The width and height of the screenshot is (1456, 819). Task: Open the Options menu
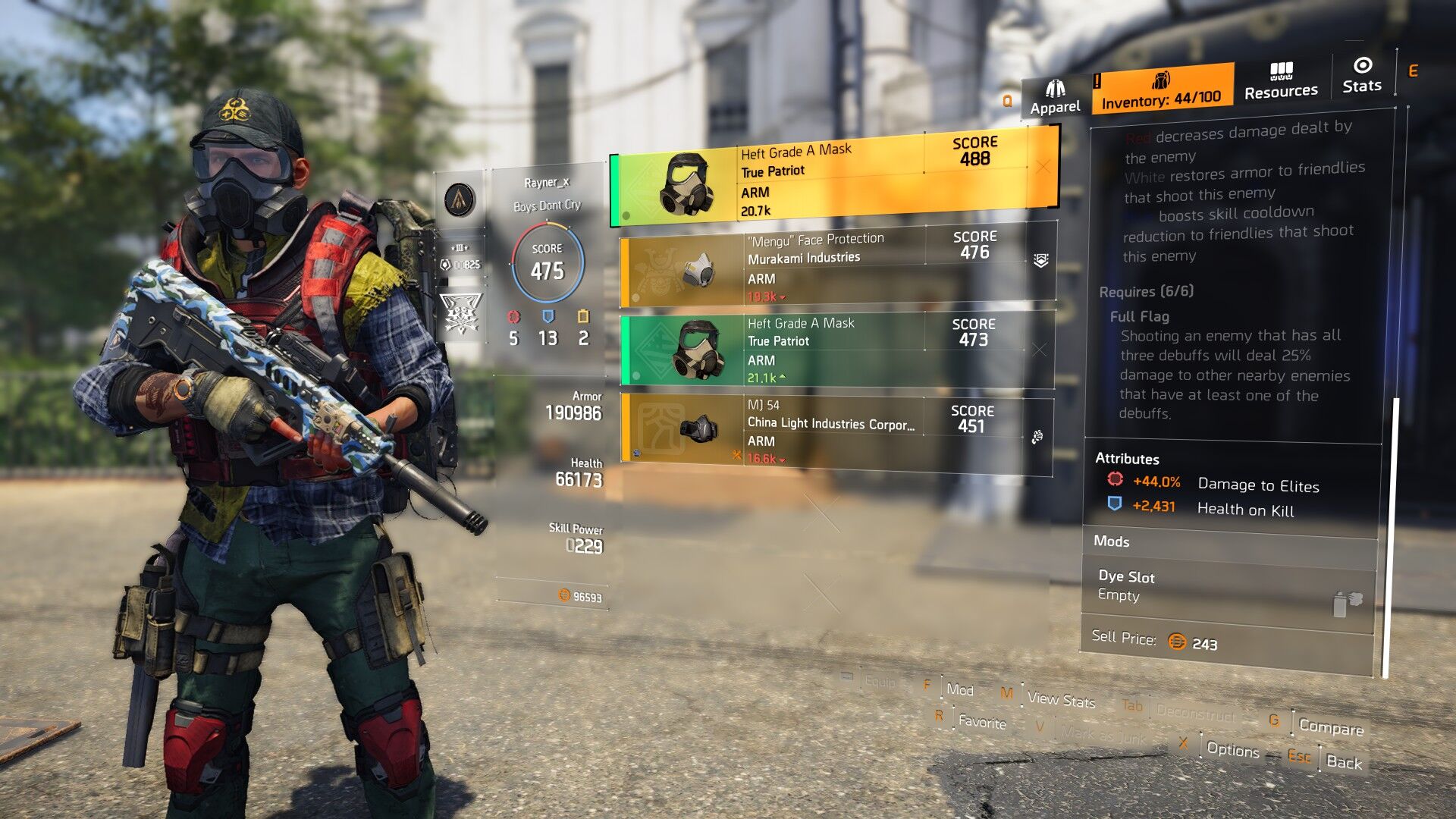(1232, 749)
